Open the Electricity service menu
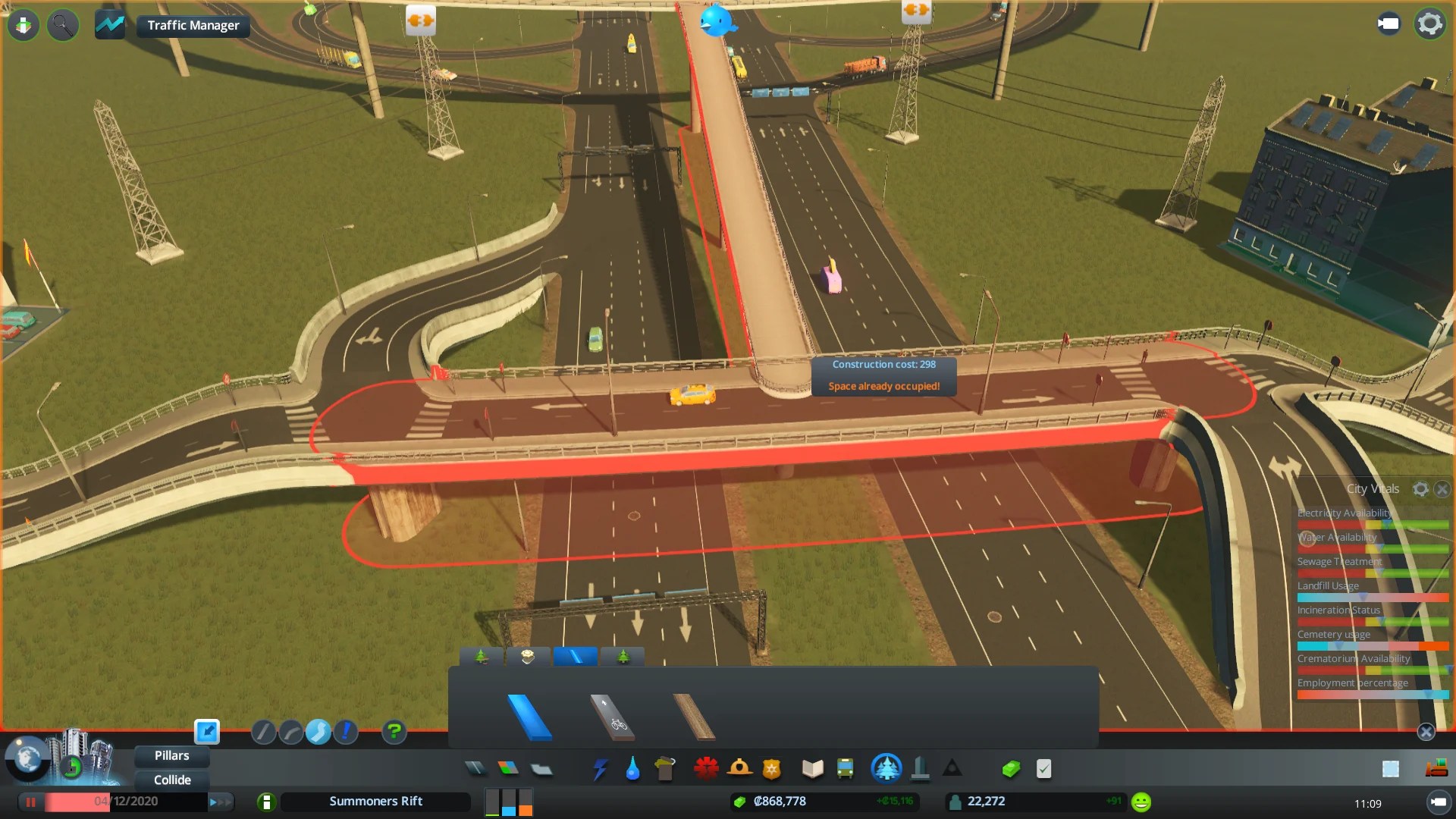 point(600,769)
